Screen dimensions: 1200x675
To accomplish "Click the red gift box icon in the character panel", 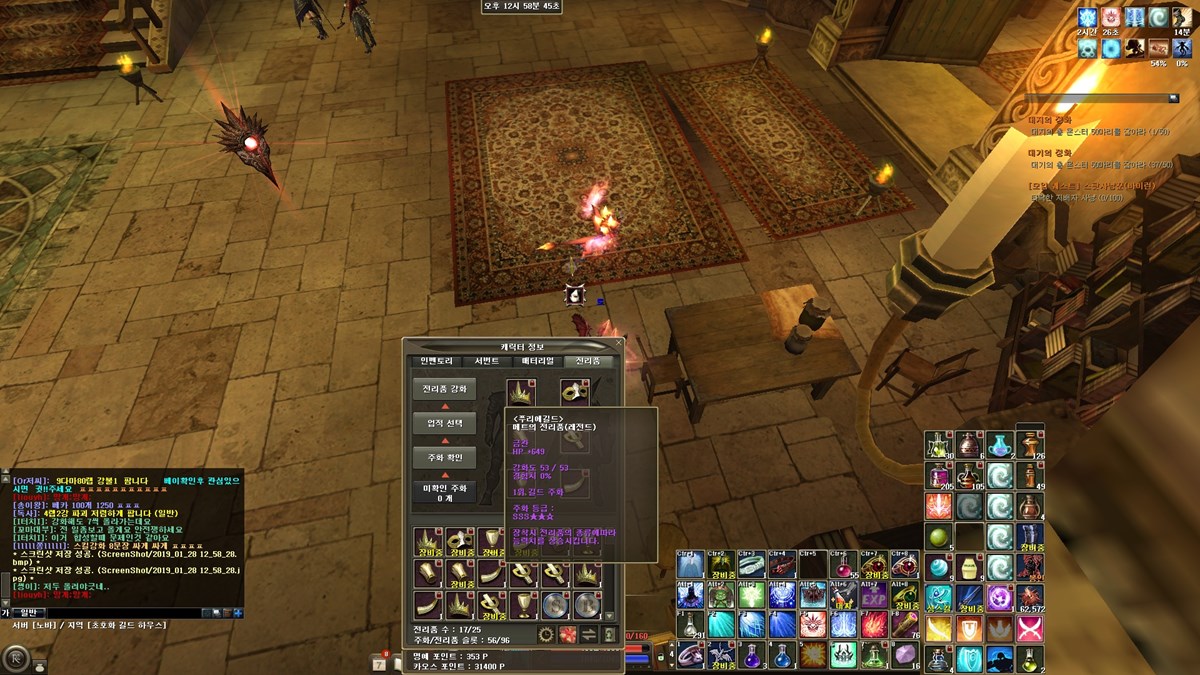I will pos(567,634).
